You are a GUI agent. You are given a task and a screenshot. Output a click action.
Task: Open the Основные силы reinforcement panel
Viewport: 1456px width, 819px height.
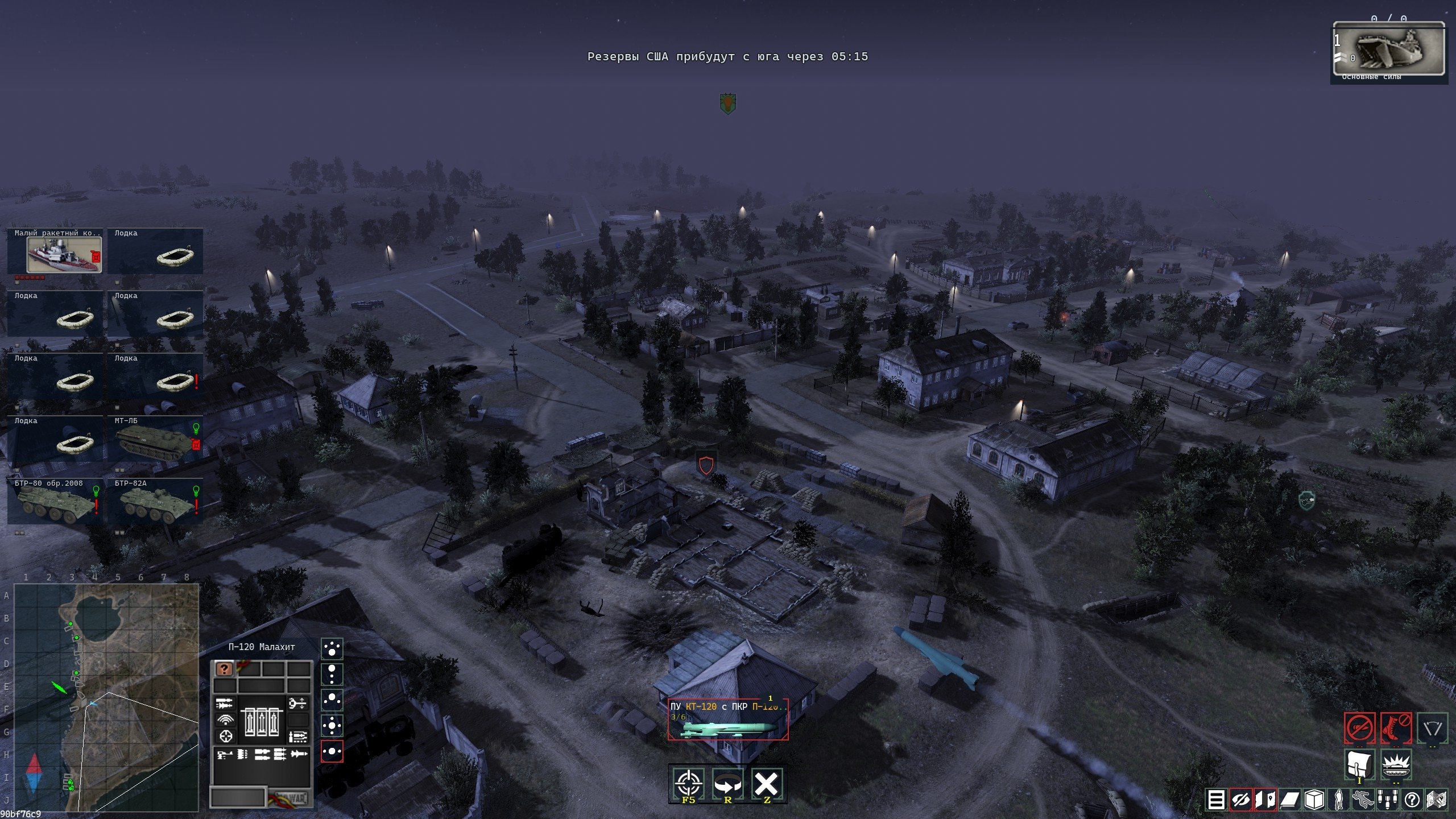pyautogui.click(x=1388, y=50)
